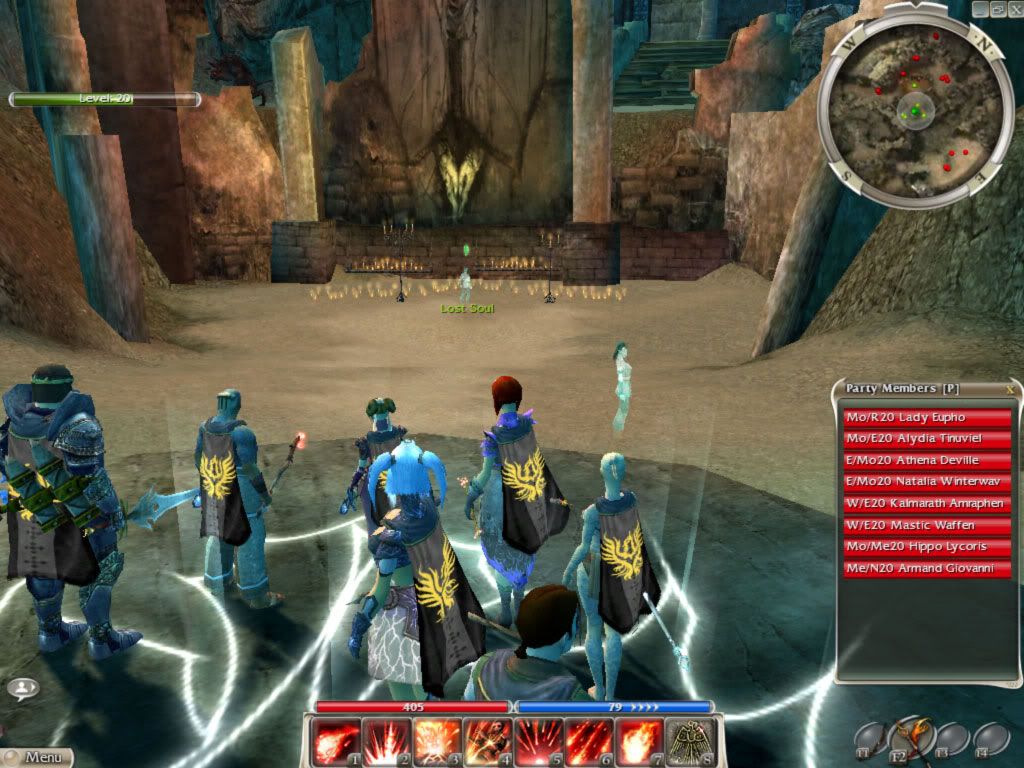The width and height of the screenshot is (1024, 768).
Task: Minimize the game window
Action: click(x=979, y=8)
